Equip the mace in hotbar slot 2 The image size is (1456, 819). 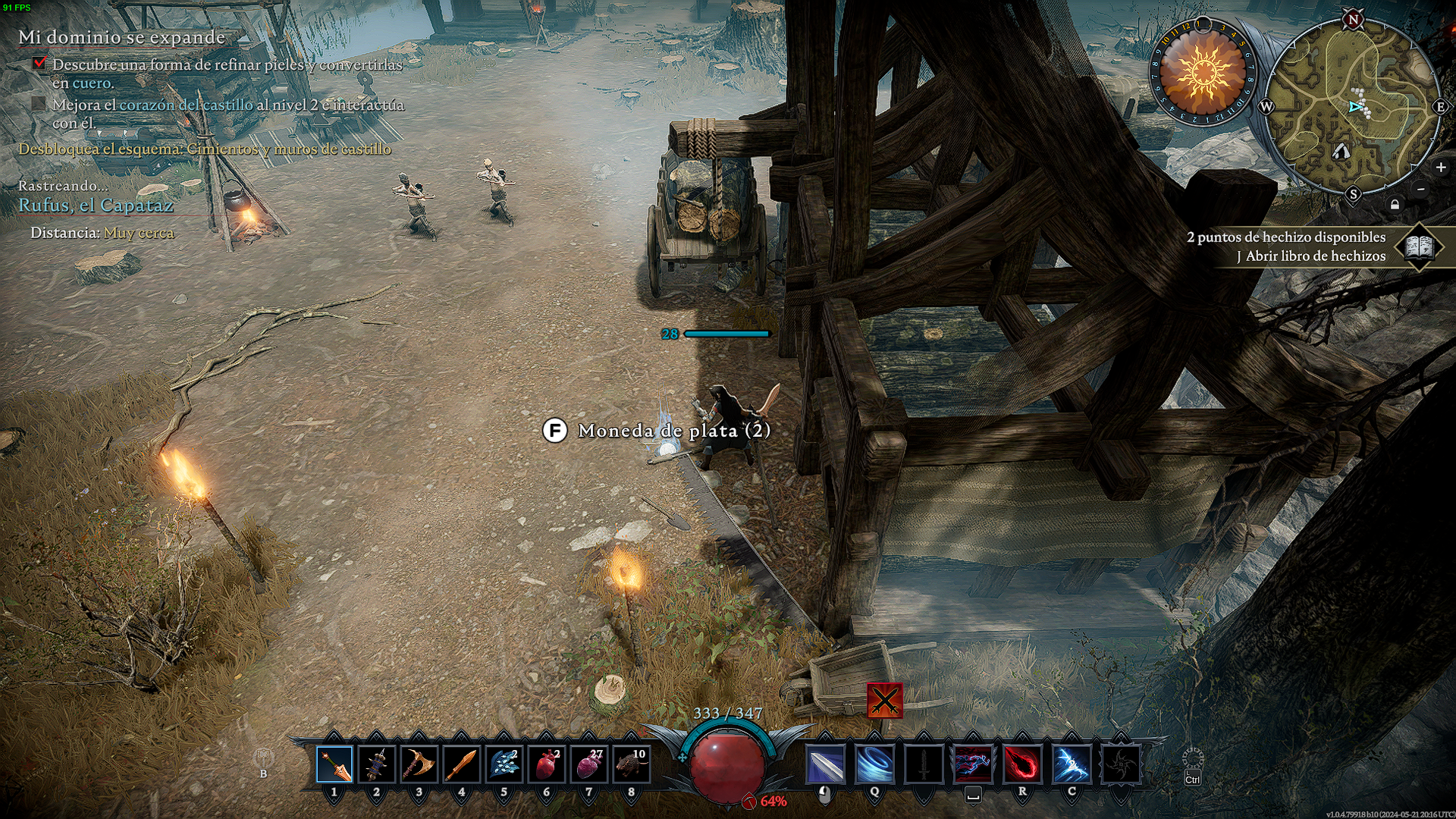coord(377,764)
